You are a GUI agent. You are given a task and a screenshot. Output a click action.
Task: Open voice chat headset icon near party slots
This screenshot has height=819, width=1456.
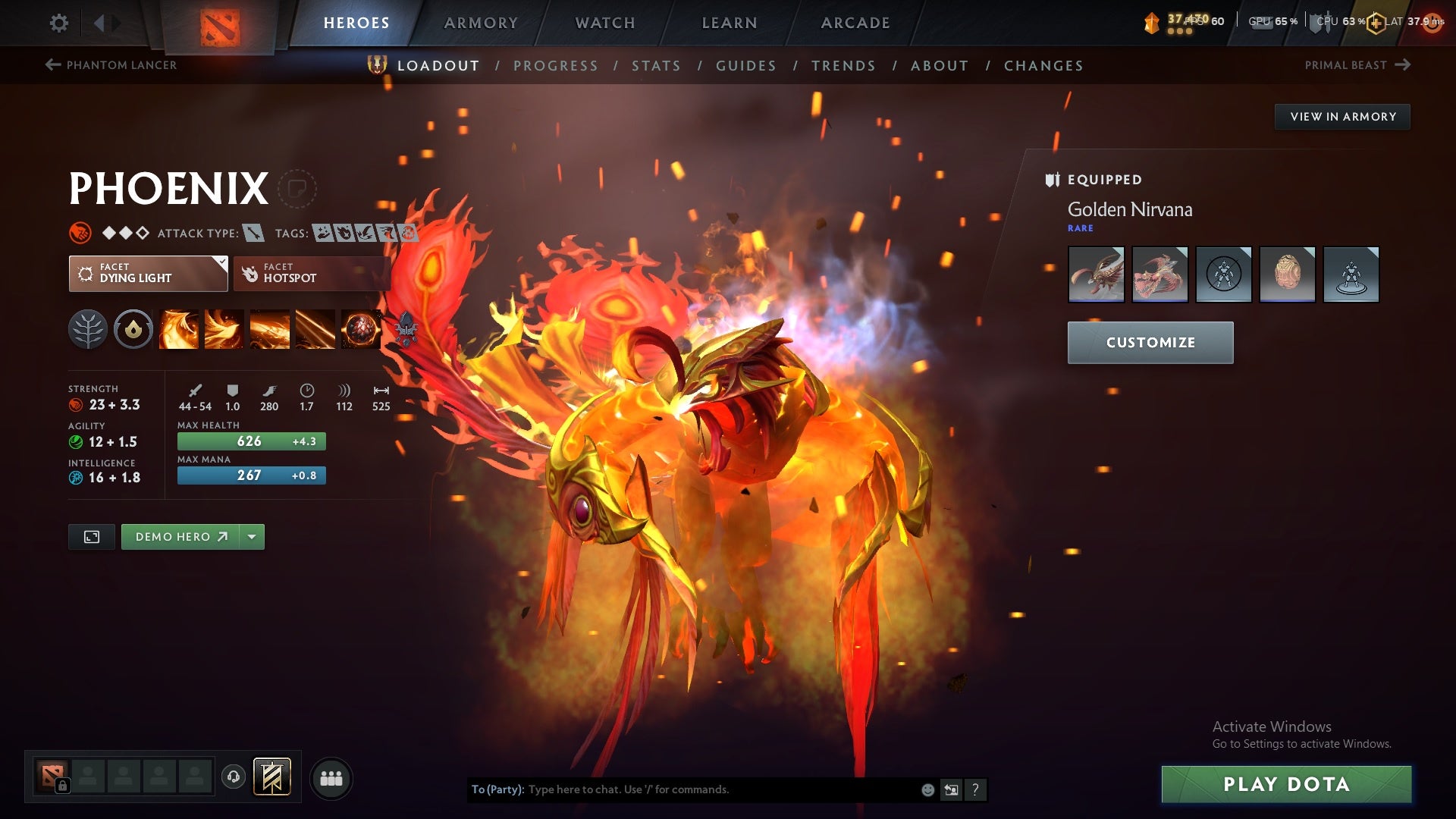click(x=233, y=777)
